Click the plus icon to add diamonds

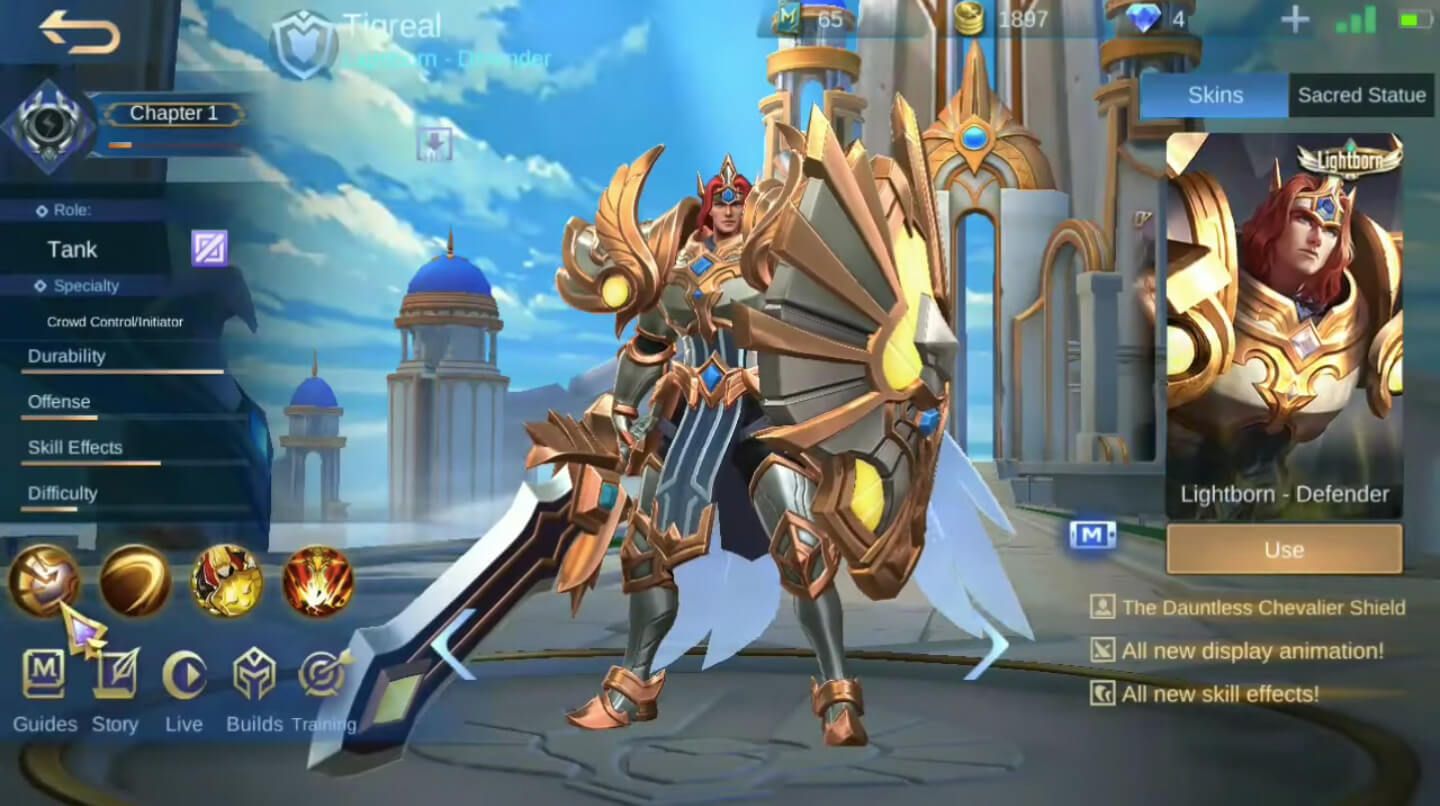(x=1295, y=20)
